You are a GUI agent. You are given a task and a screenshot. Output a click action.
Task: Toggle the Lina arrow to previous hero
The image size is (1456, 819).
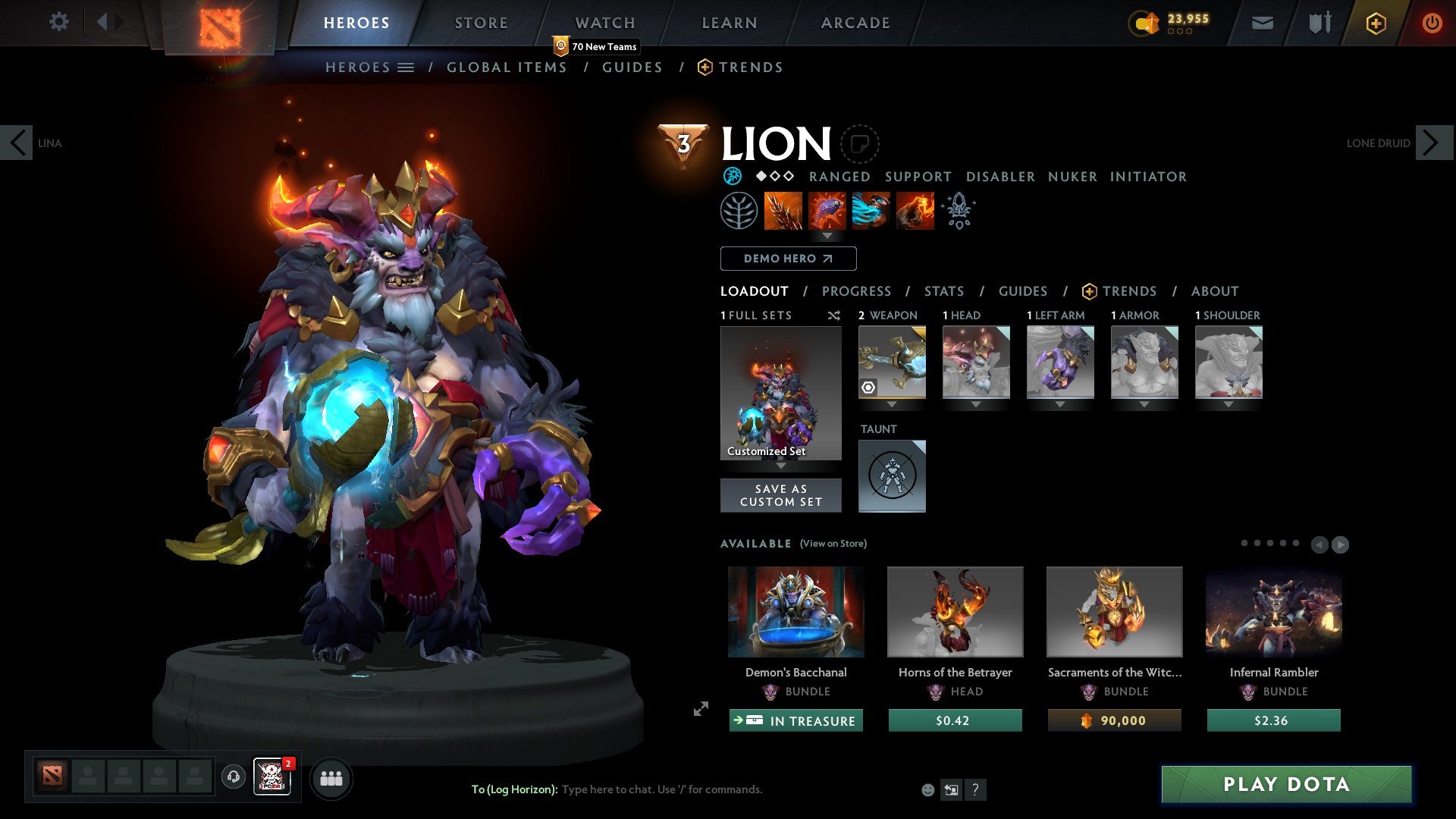click(17, 143)
